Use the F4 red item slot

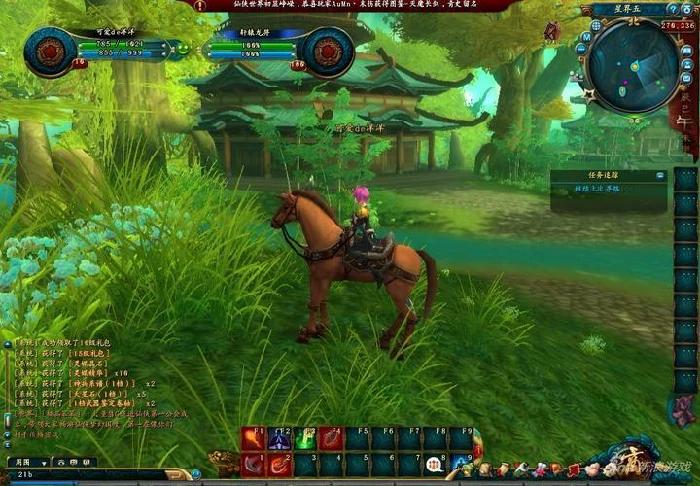331,439
